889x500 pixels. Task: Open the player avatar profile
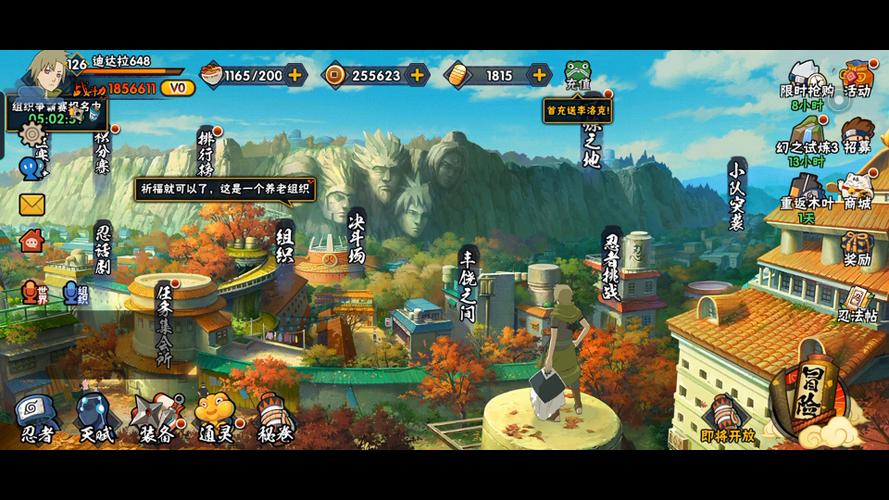49,72
